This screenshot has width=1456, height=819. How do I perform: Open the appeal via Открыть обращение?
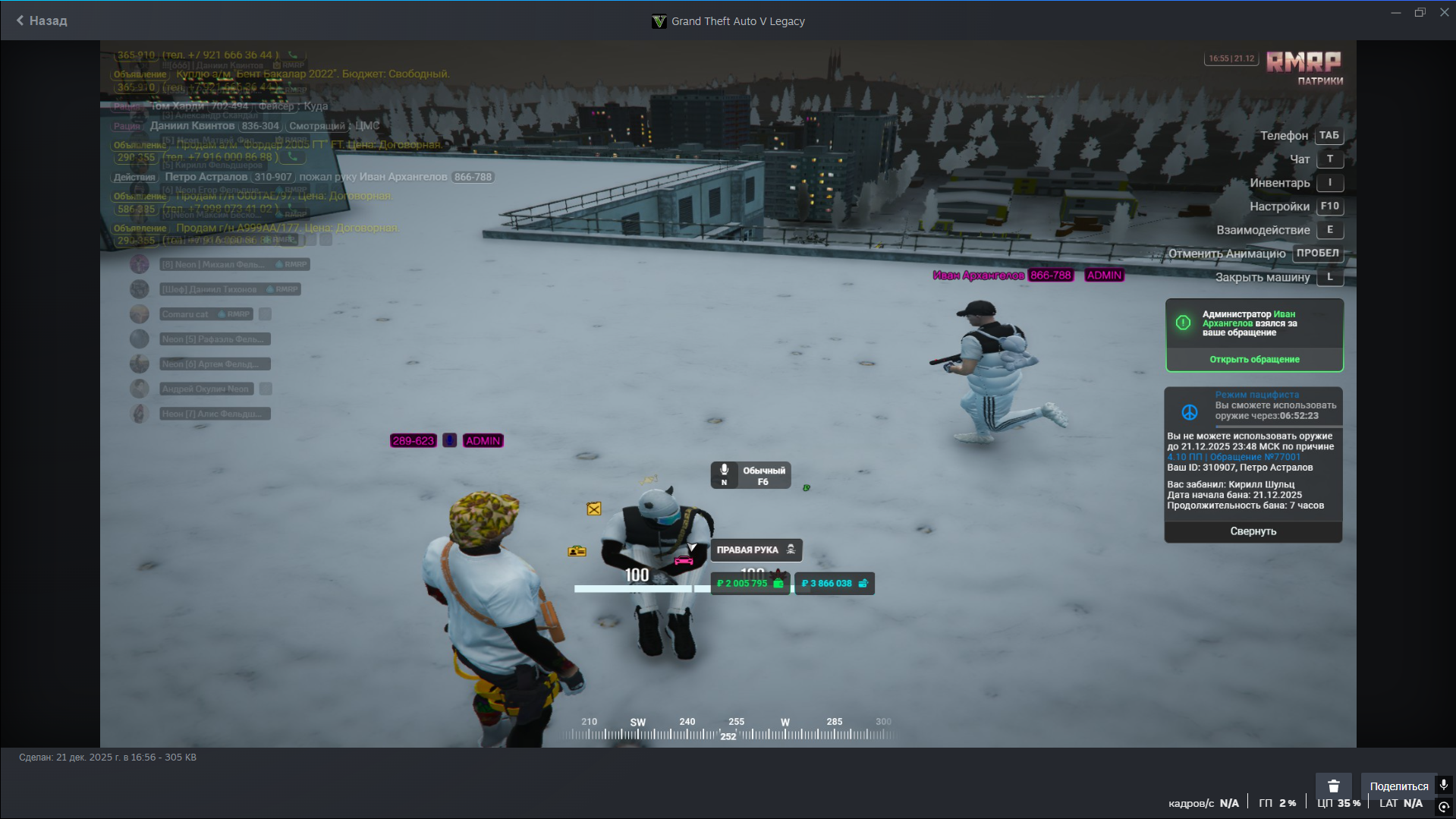(1253, 360)
